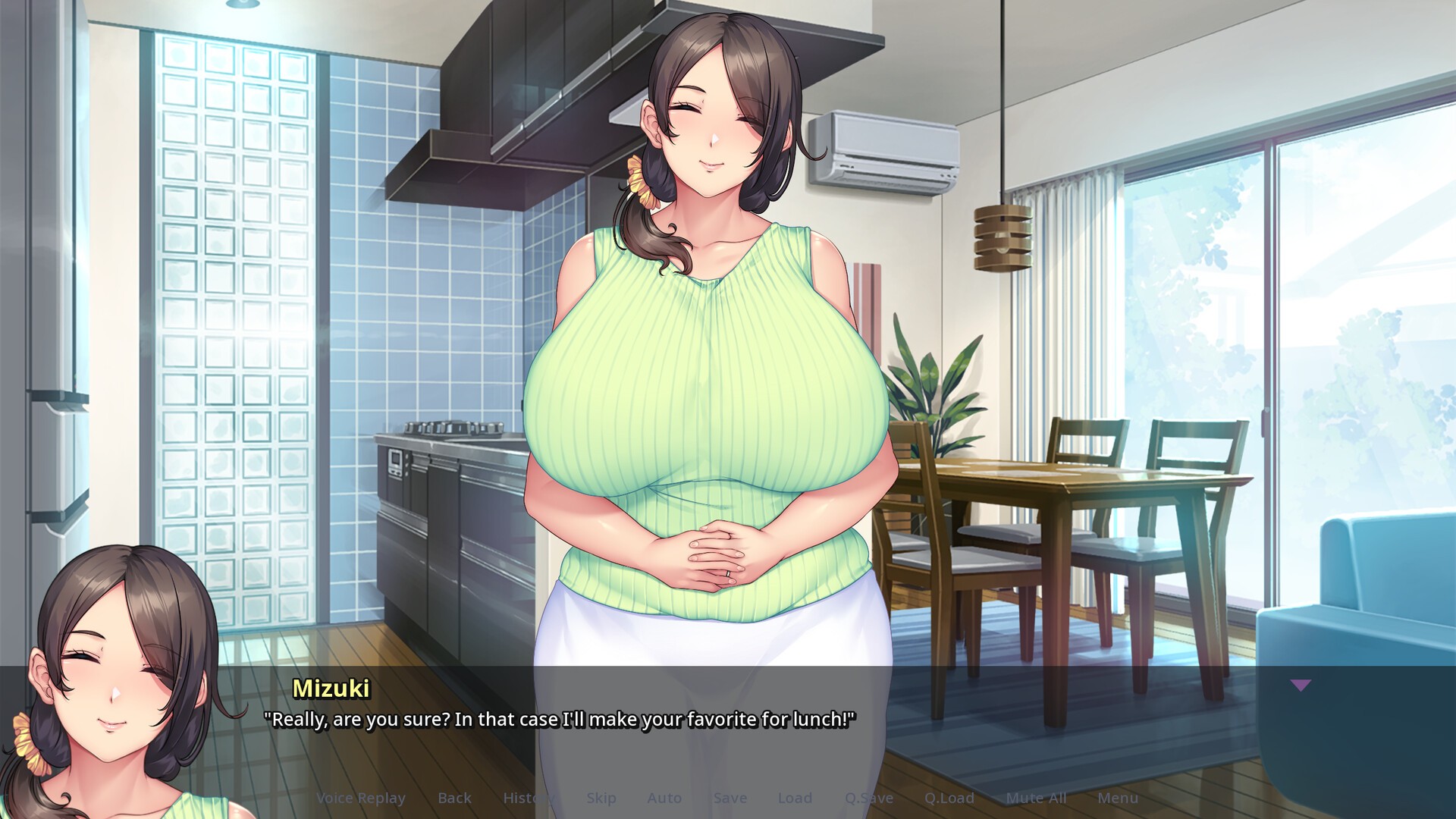This screenshot has width=1456, height=819.
Task: Turn on Auto advance
Action: [x=664, y=798]
